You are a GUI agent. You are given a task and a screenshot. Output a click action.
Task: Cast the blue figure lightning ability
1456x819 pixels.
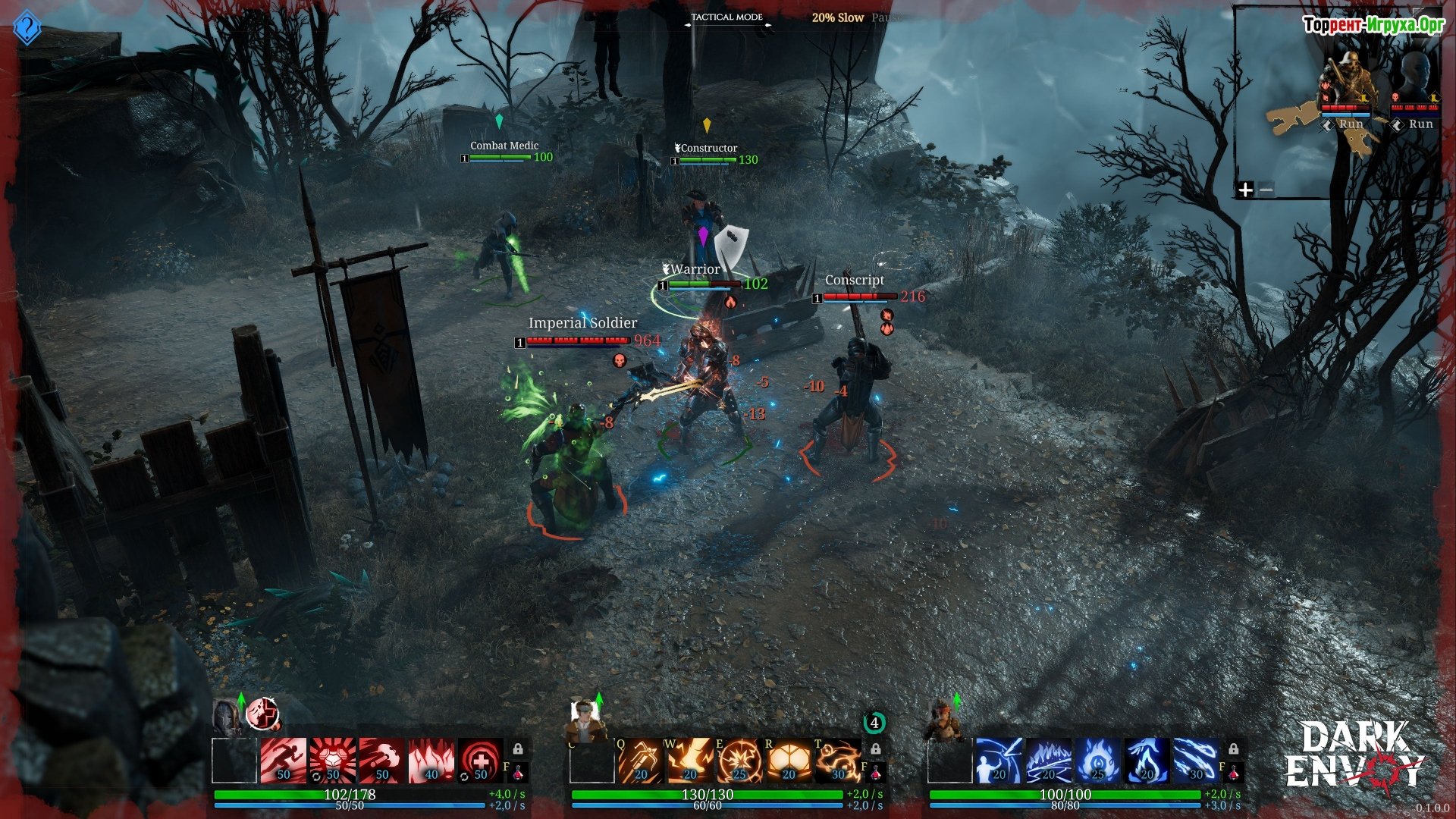[x=999, y=761]
